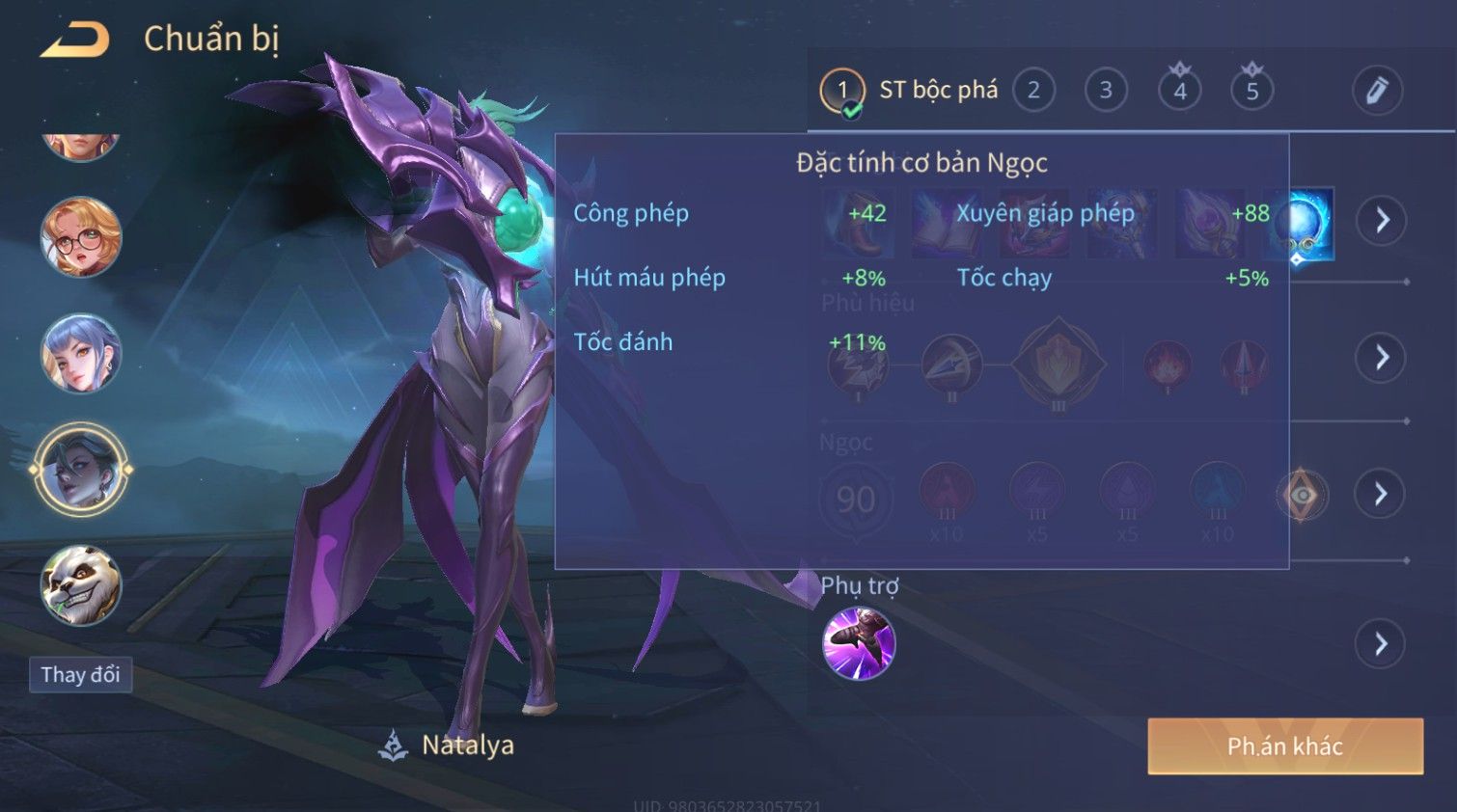Switch to build preset 4
1457x812 pixels.
point(1179,92)
